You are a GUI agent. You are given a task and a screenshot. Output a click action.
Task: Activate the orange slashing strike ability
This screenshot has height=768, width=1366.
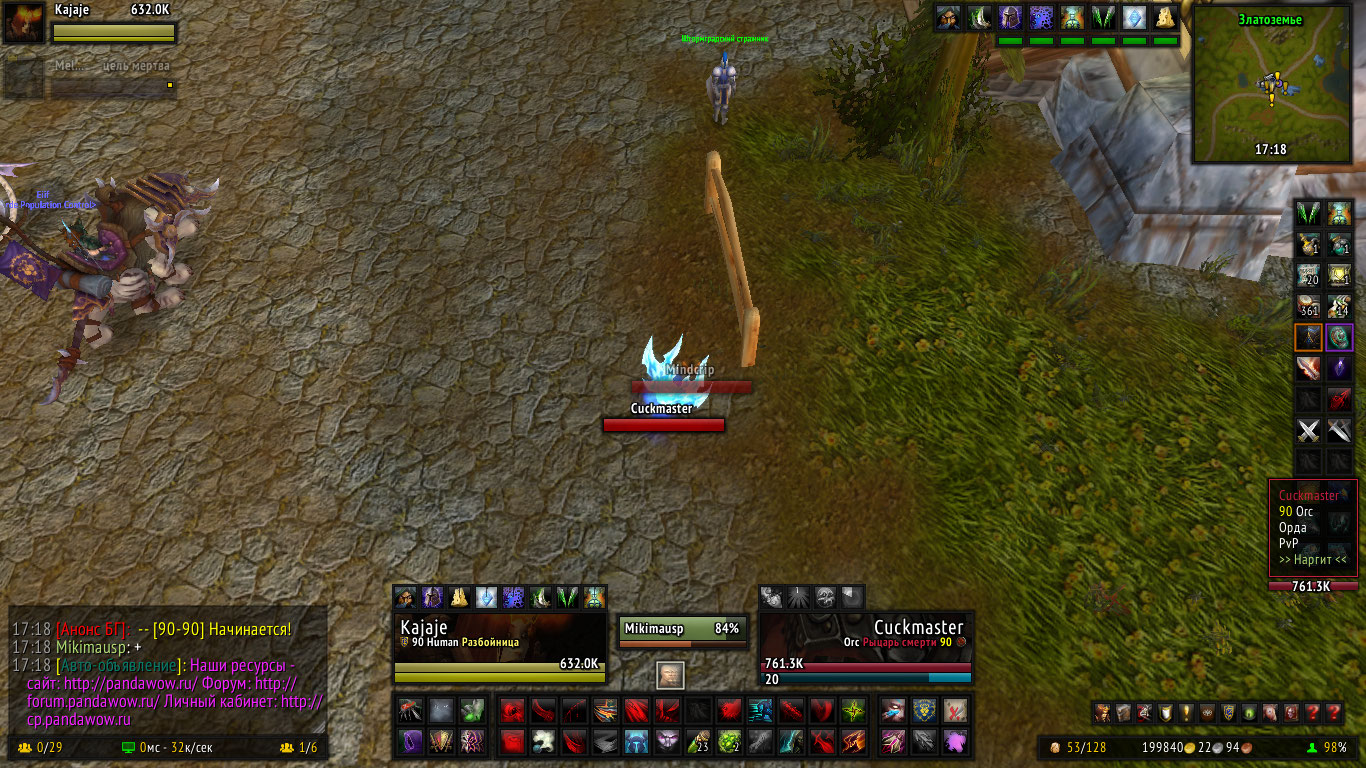pos(853,741)
